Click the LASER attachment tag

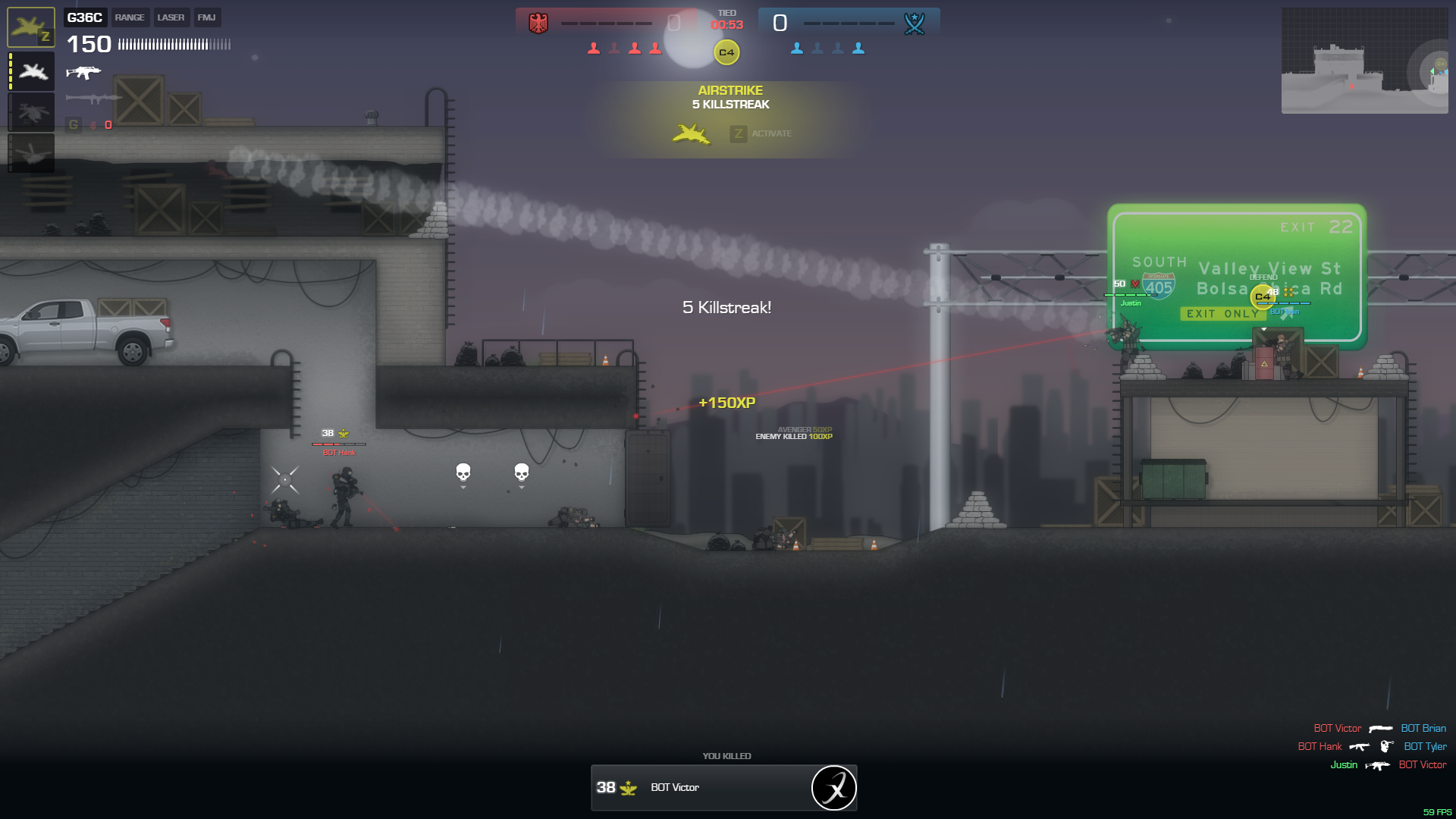point(171,17)
